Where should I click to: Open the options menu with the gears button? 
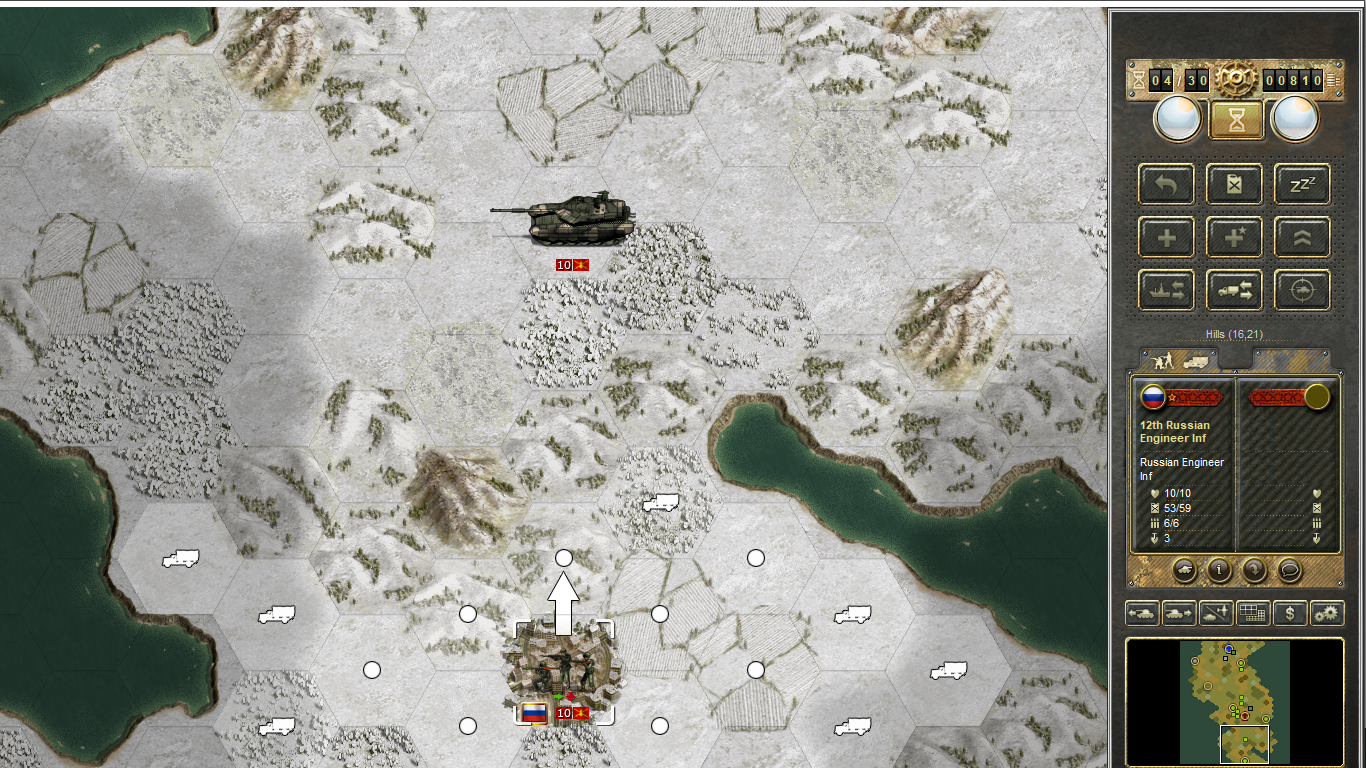1327,613
